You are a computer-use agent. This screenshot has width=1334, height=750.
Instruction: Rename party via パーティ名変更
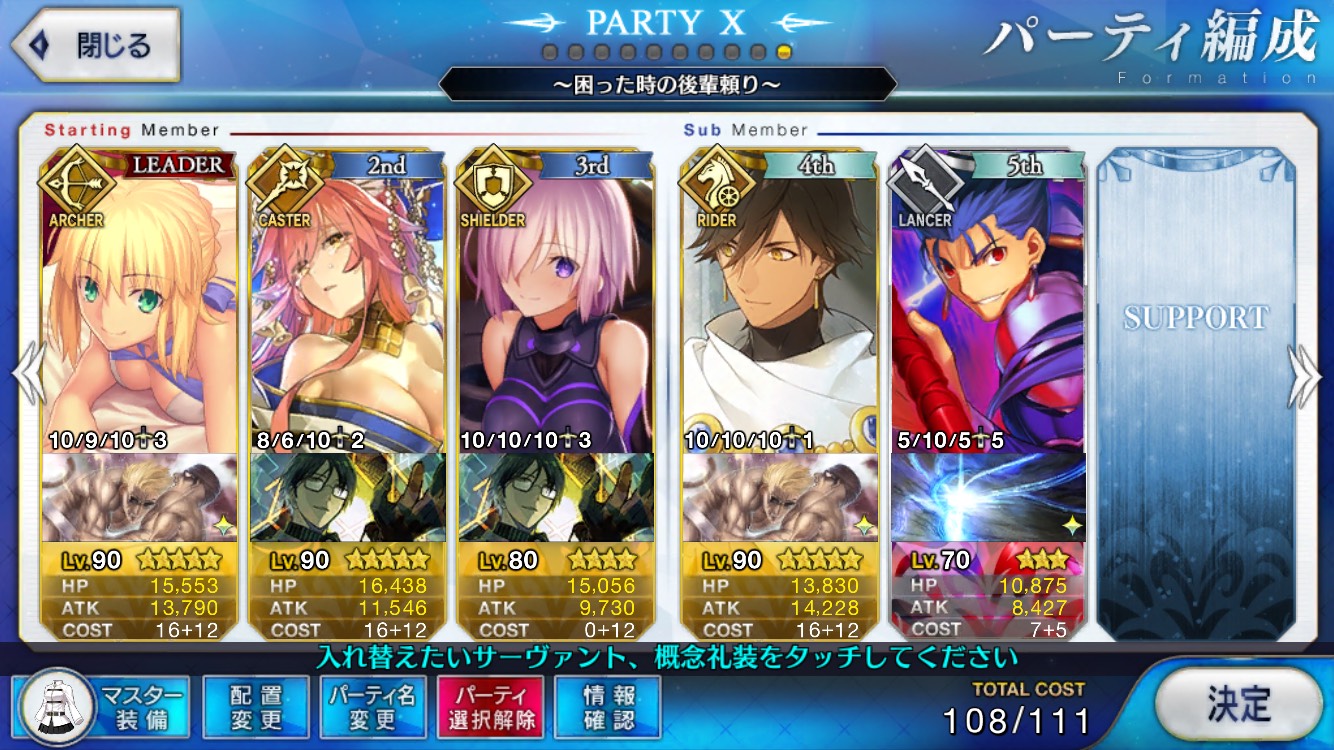point(372,706)
